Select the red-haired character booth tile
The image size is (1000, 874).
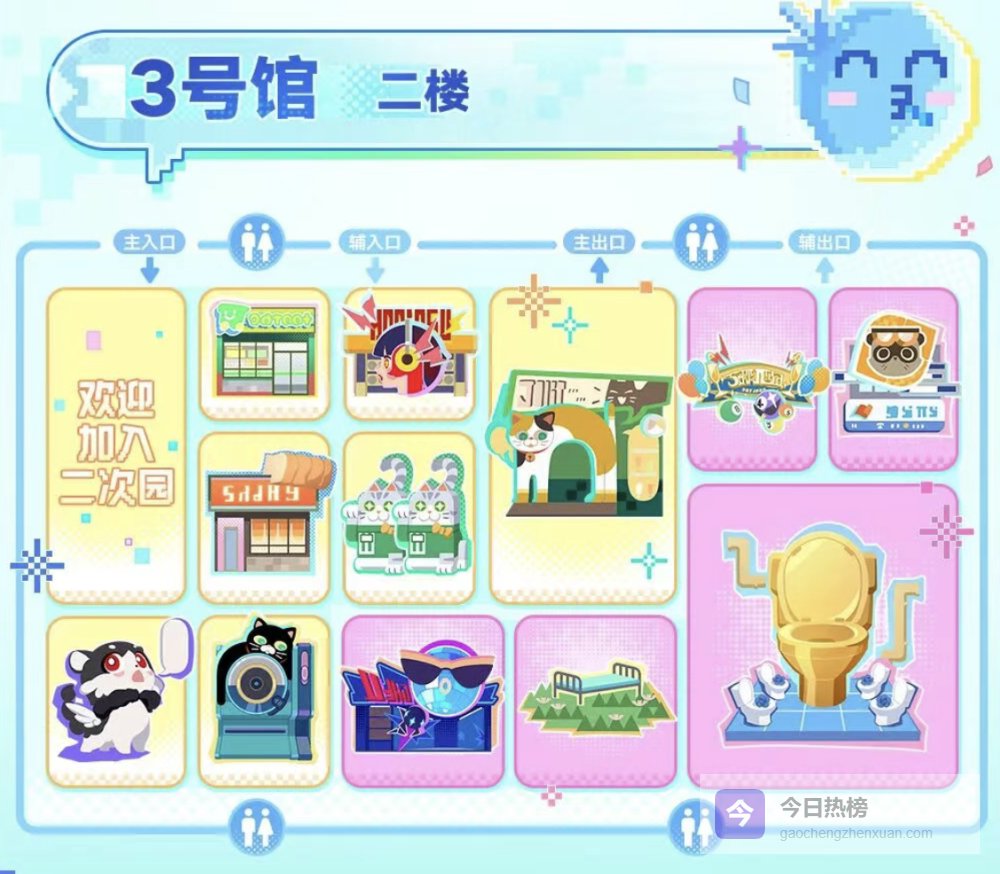tap(408, 353)
